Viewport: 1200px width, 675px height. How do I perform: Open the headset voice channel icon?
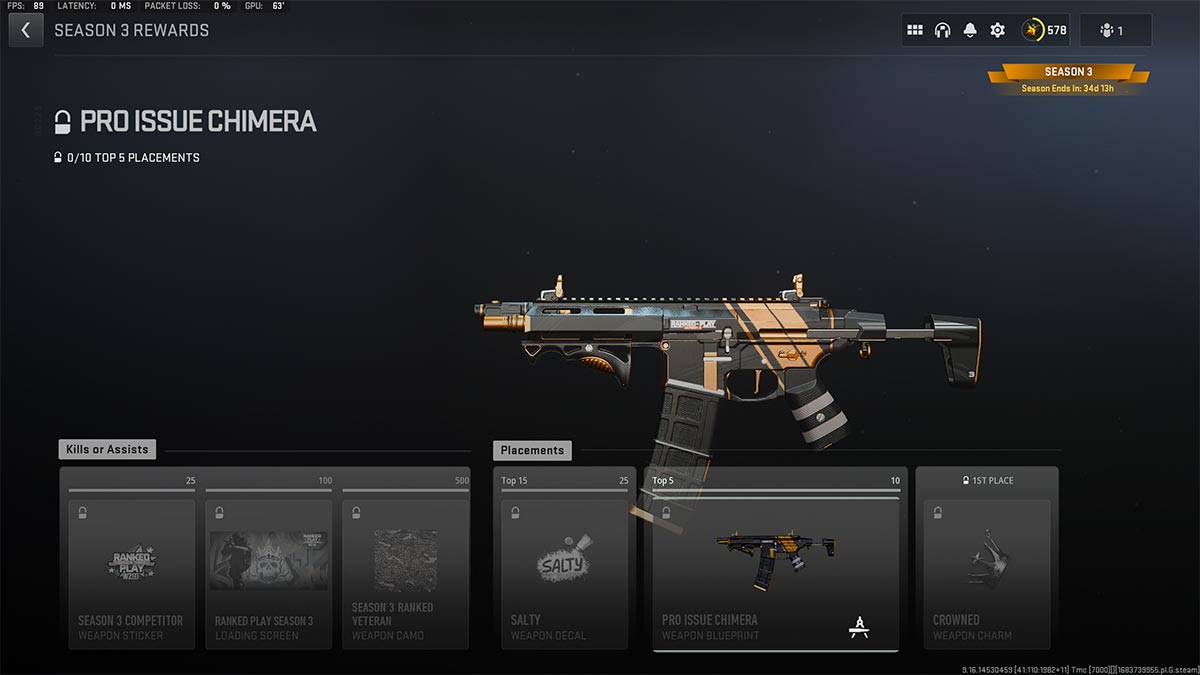click(x=942, y=30)
